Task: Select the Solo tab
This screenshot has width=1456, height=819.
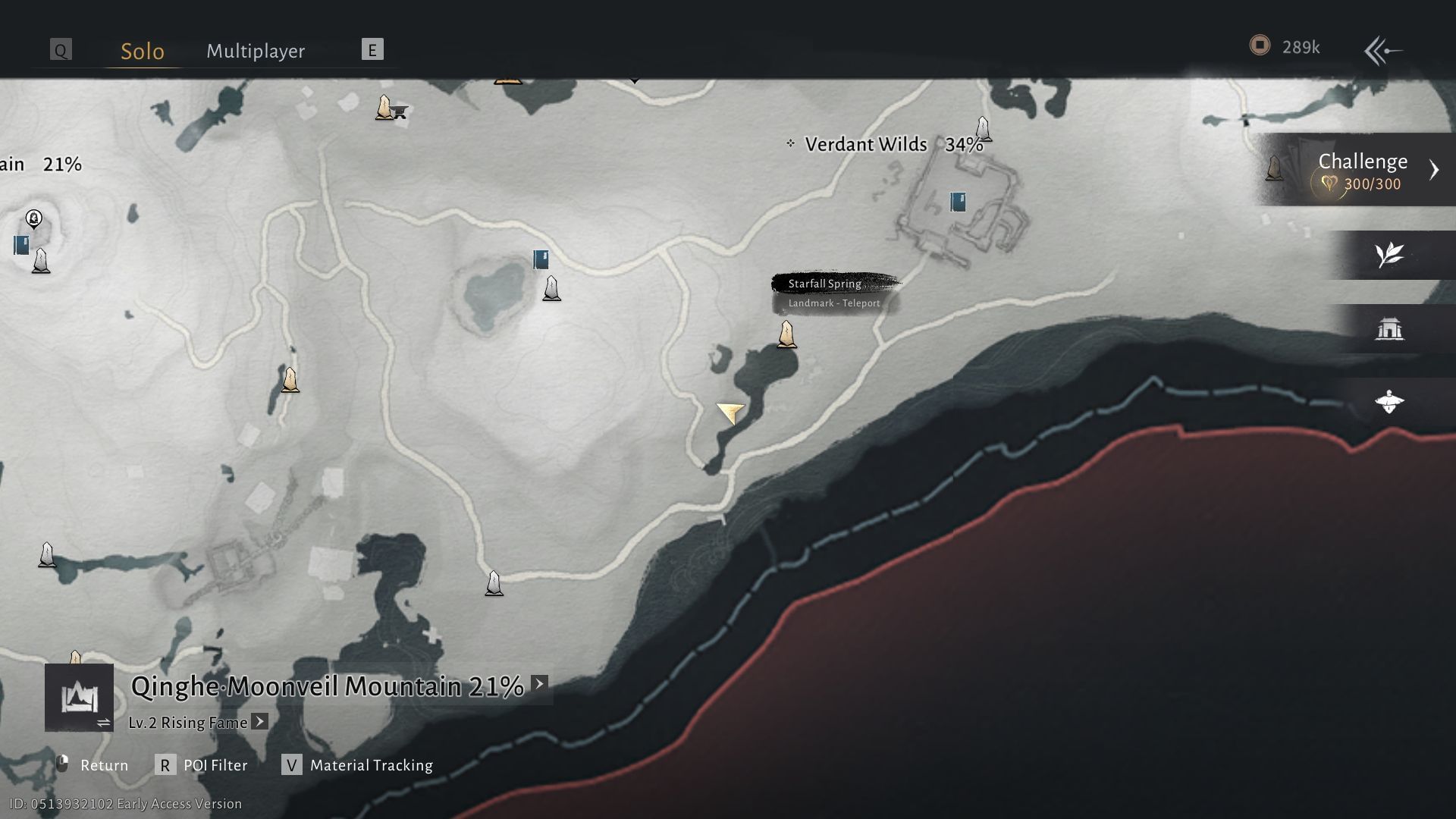Action: click(x=141, y=51)
